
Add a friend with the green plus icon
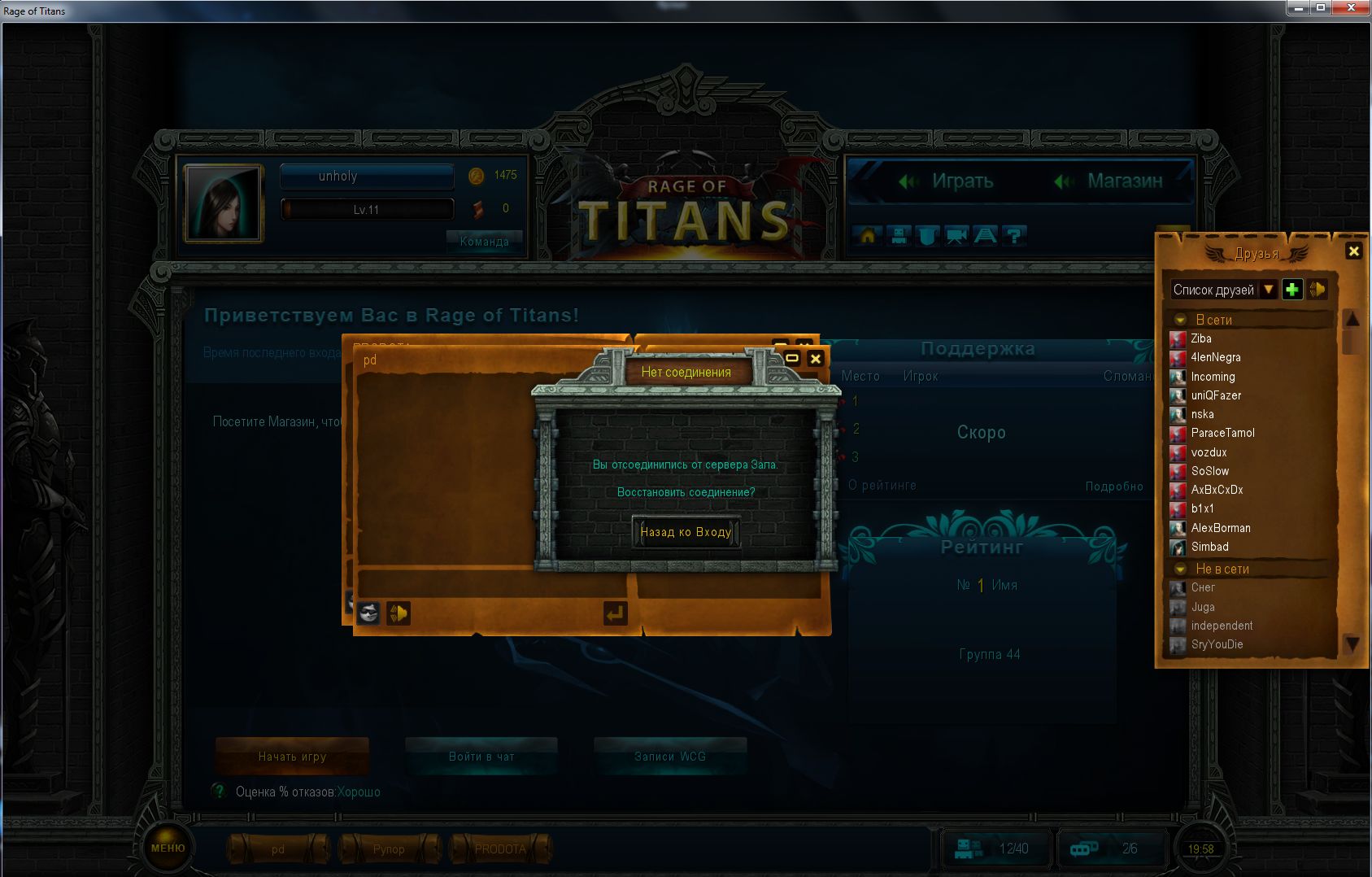[x=1292, y=289]
